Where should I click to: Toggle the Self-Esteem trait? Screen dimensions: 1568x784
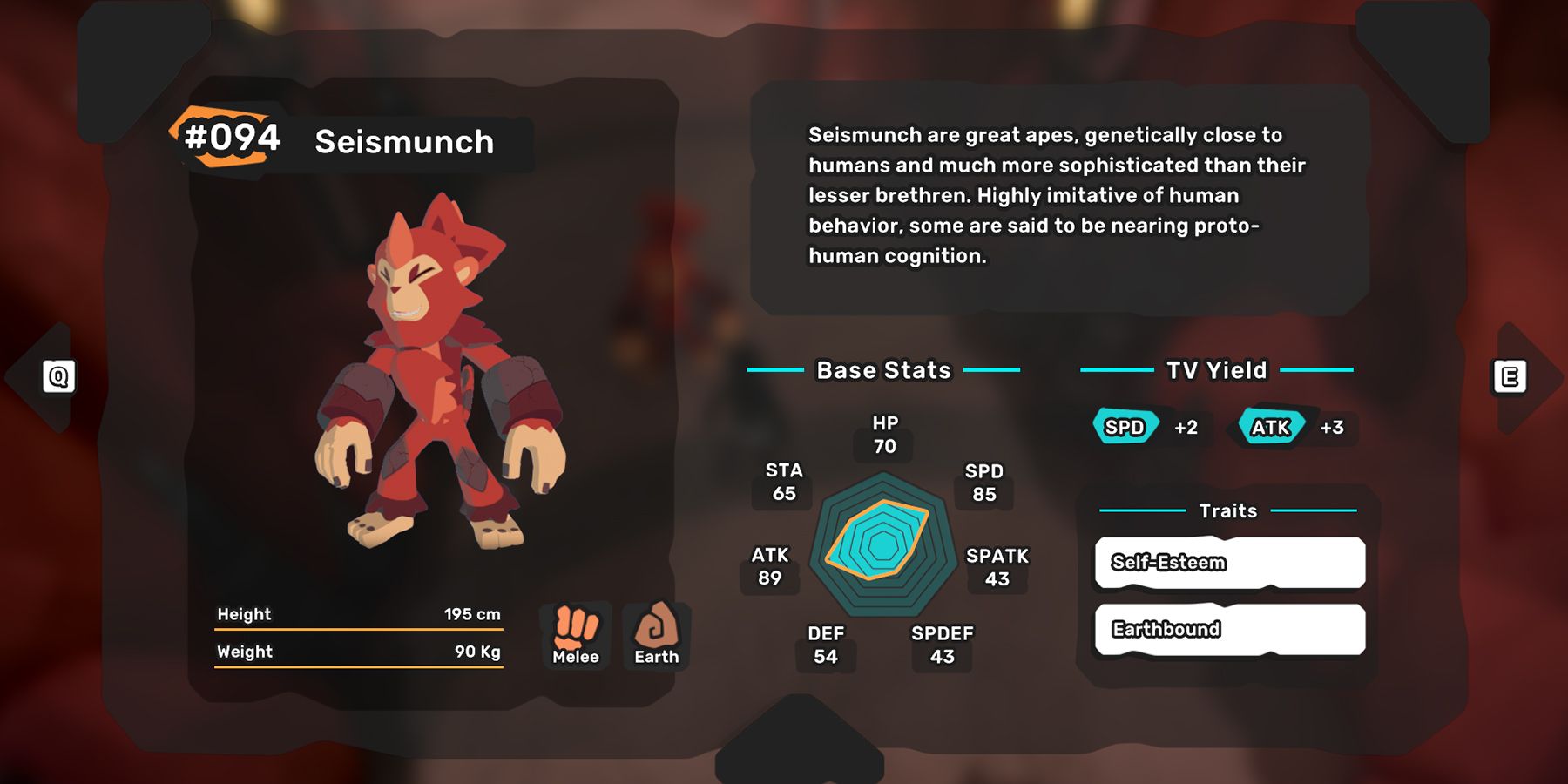(x=1228, y=563)
